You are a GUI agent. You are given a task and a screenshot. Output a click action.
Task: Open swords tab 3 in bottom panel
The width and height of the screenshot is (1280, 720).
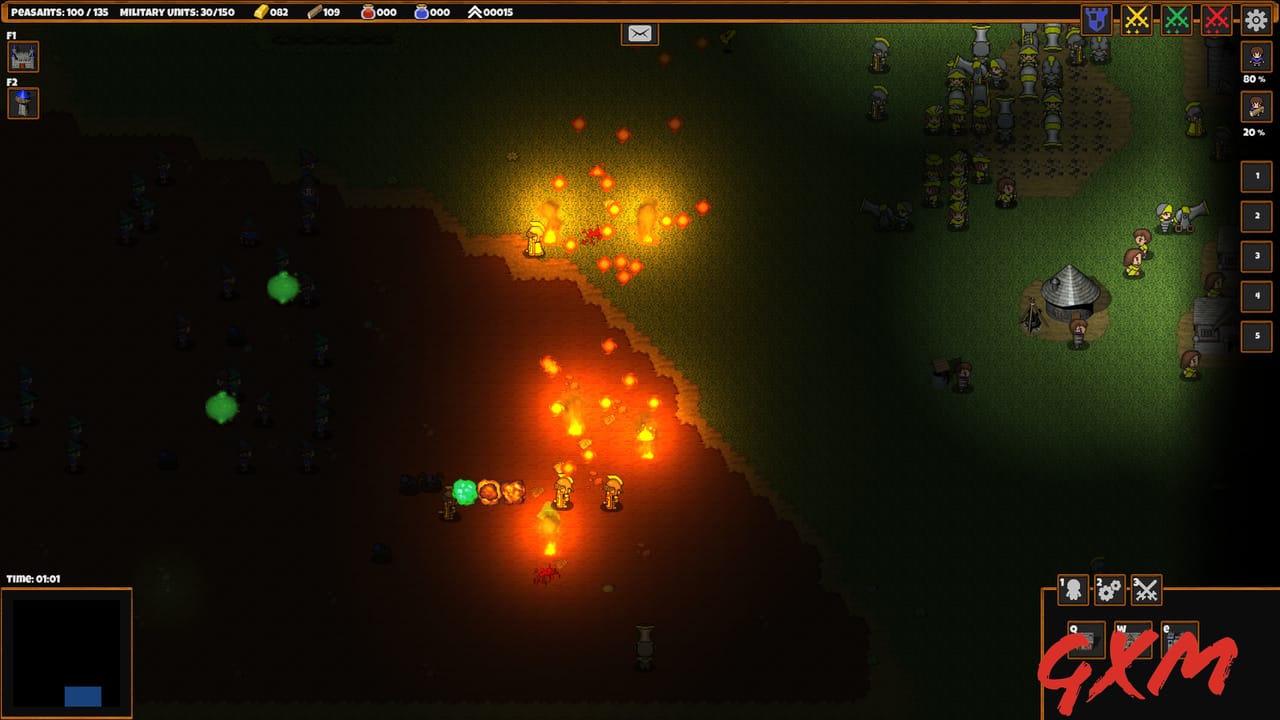click(x=1145, y=590)
